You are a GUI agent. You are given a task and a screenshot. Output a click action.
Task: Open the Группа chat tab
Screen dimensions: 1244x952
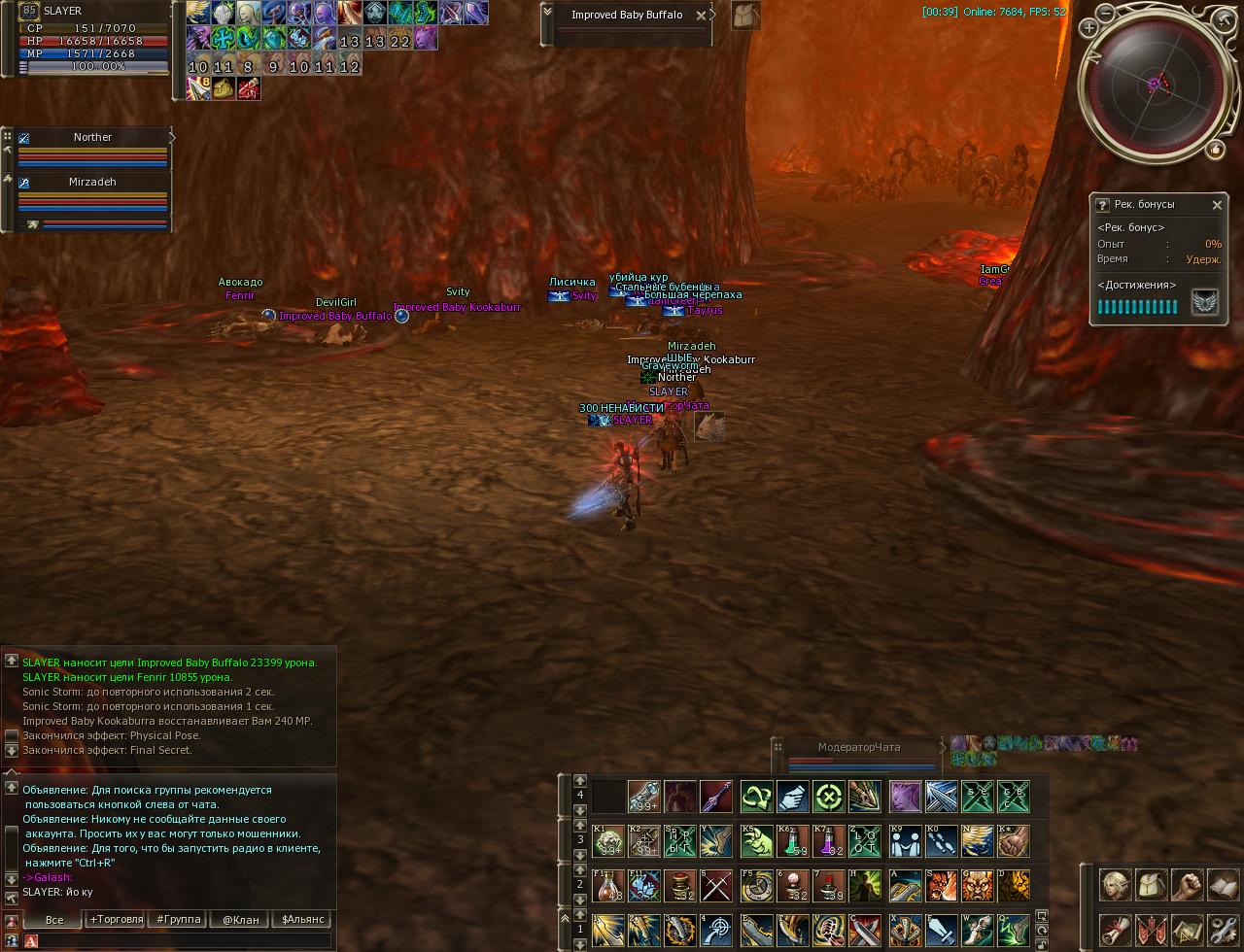[179, 919]
